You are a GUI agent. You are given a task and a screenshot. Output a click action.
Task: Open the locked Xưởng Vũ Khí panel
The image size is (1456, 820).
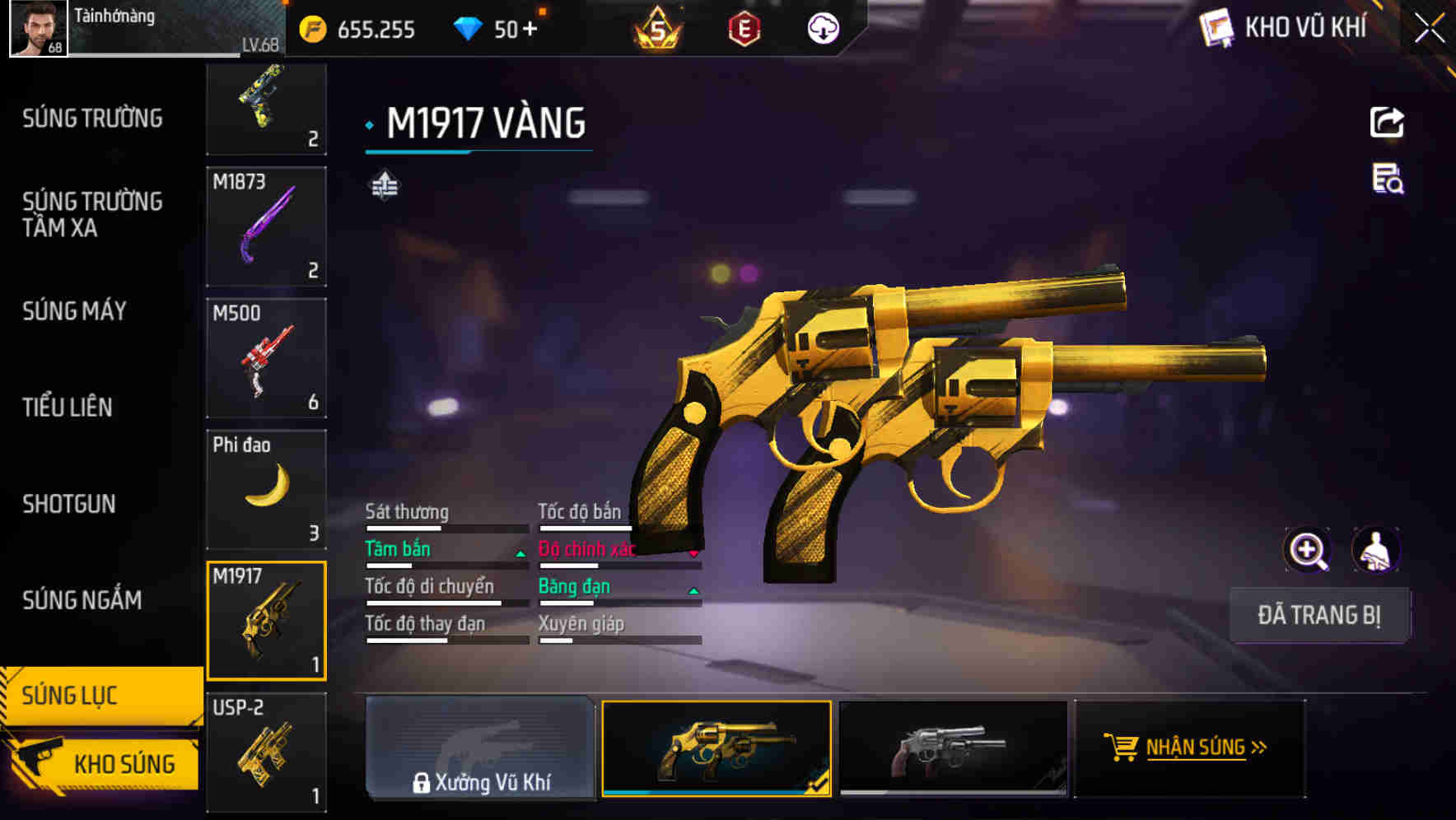[x=480, y=749]
